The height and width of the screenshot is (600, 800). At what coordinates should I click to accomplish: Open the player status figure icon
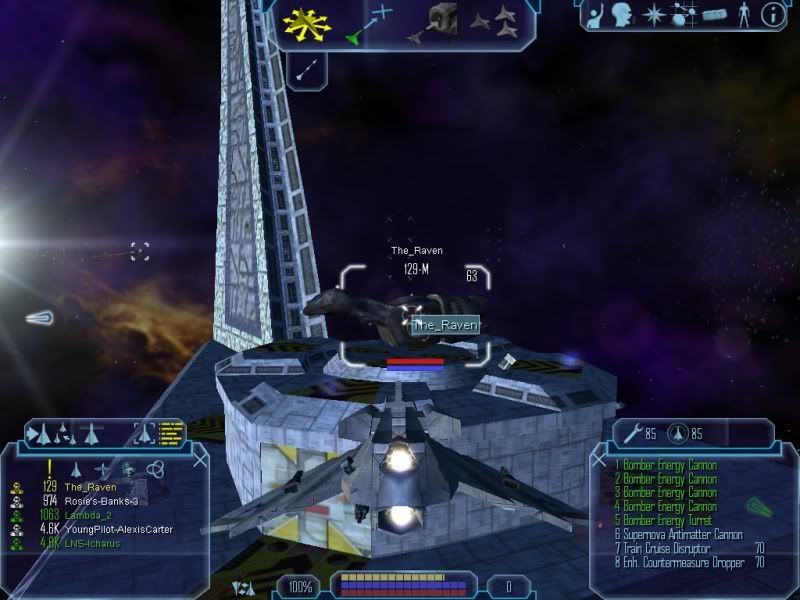(x=742, y=15)
